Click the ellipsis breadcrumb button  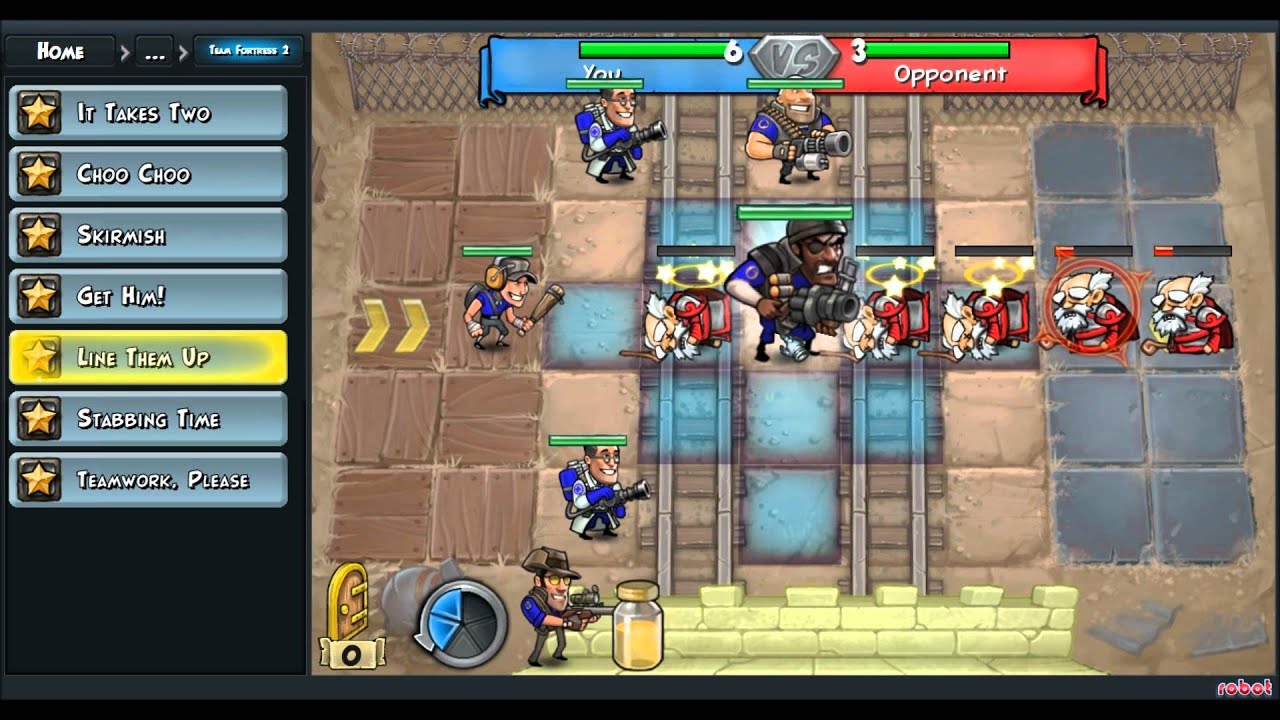(x=154, y=52)
